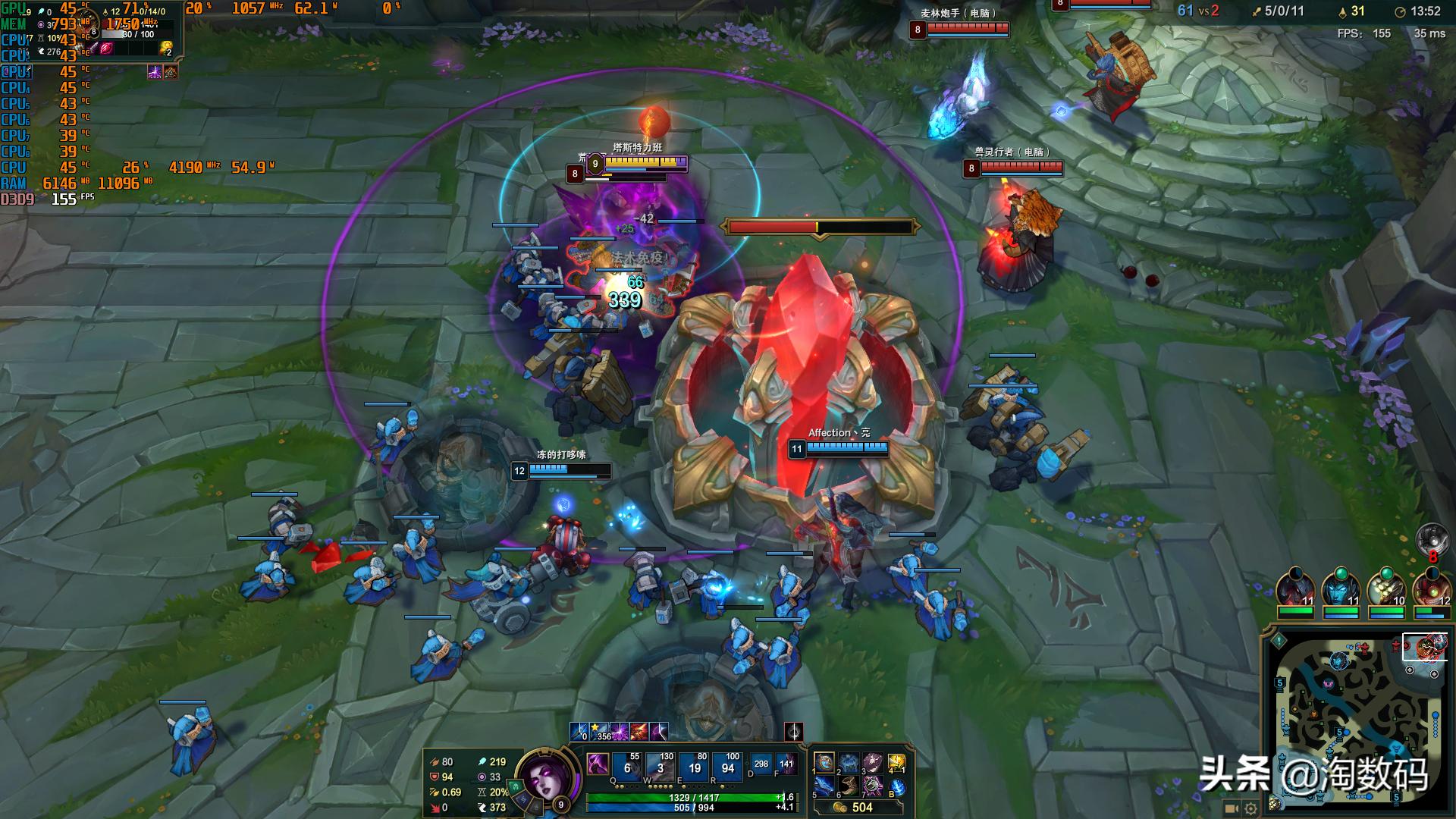Screen dimensions: 1456x819
Task: Use the item in inventory slot 1
Action: (x=824, y=762)
